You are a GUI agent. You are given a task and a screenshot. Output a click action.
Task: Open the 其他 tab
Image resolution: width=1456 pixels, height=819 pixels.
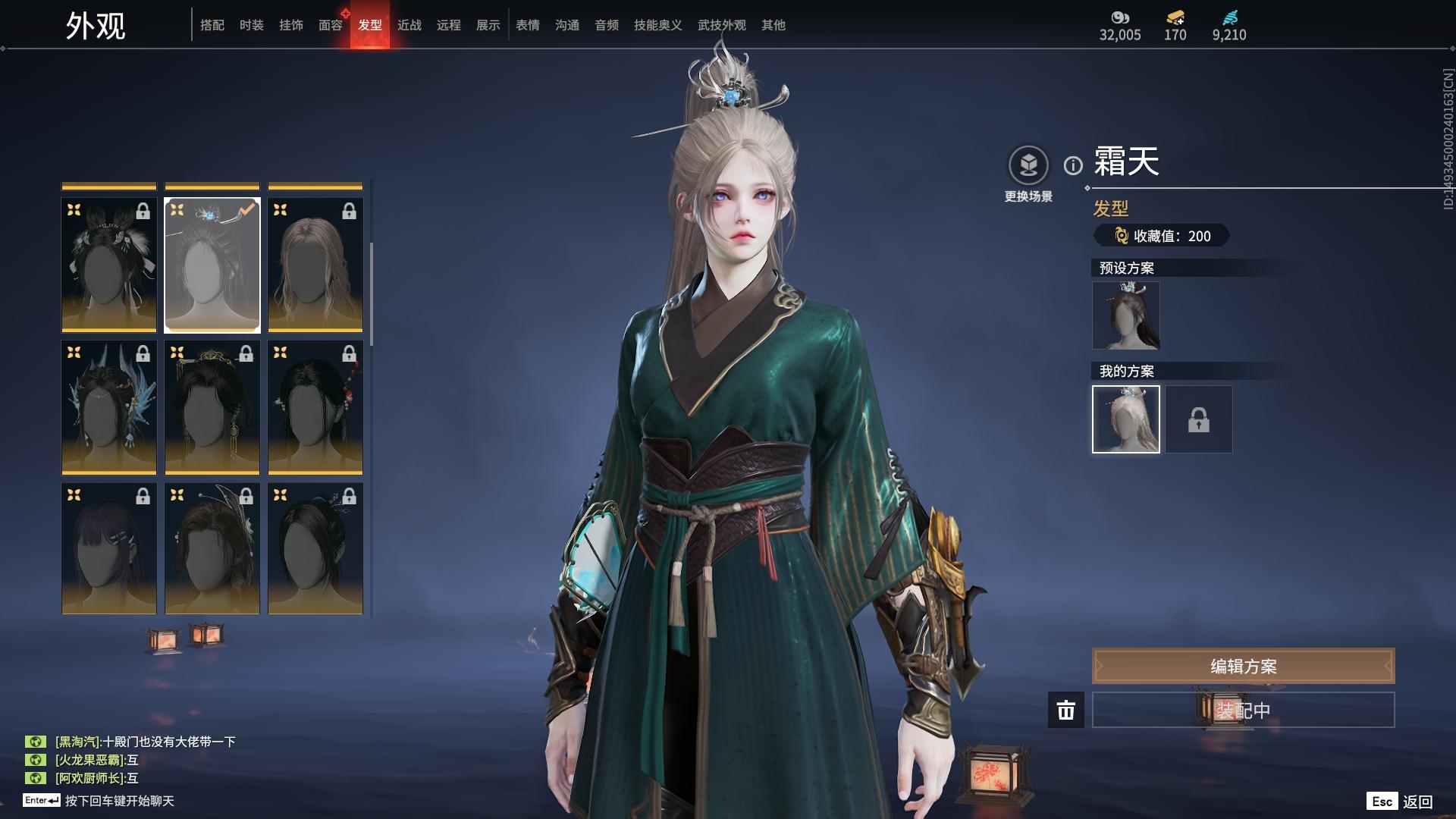coord(773,25)
